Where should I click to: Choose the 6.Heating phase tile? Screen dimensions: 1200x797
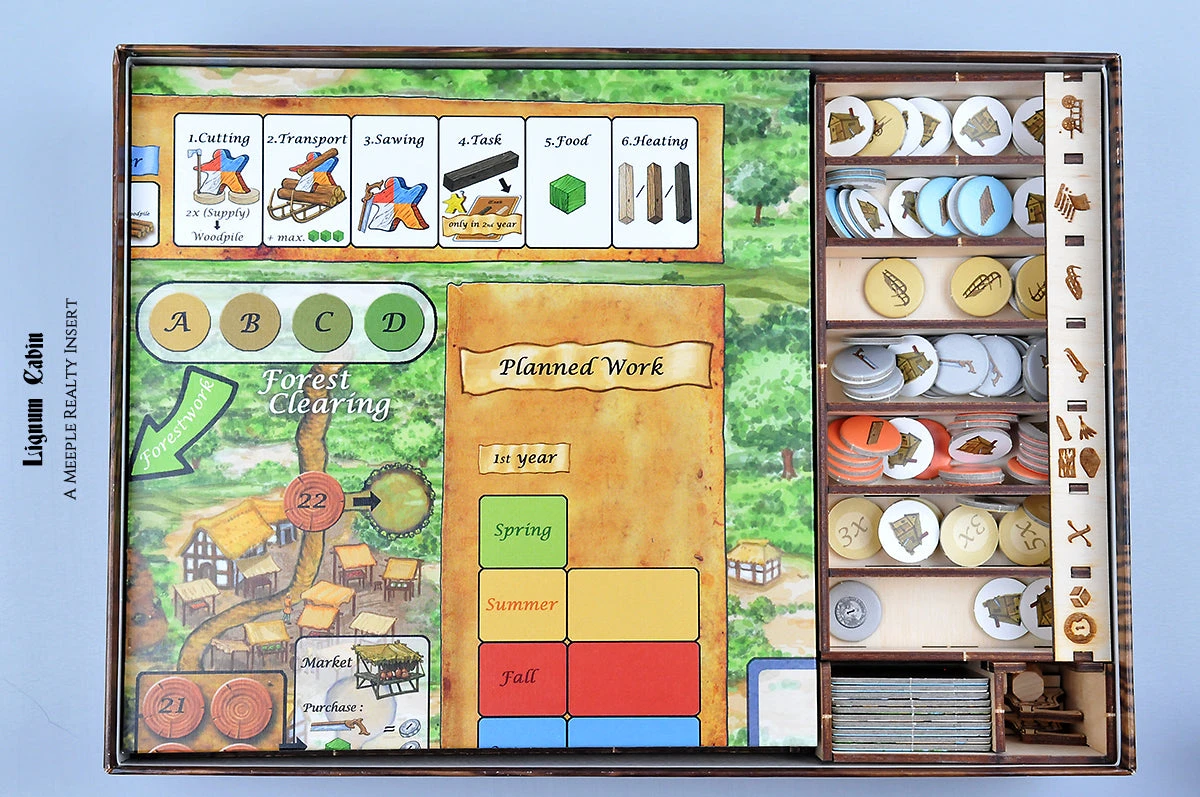[655, 181]
